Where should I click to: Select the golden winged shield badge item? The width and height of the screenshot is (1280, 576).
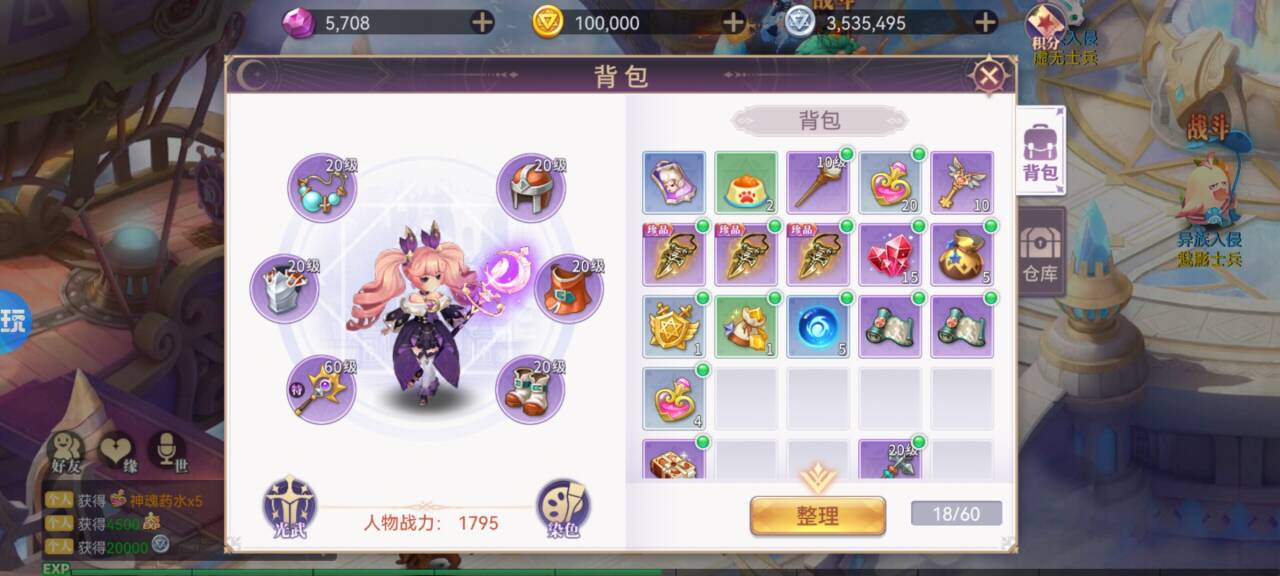[x=674, y=327]
